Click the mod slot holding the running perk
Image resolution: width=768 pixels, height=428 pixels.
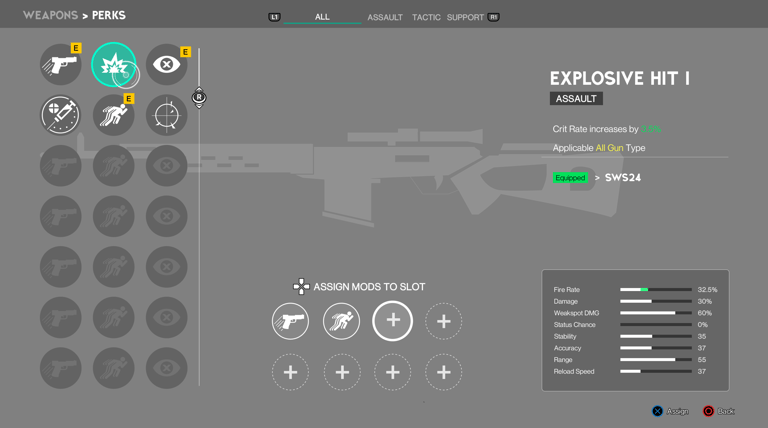coord(341,321)
